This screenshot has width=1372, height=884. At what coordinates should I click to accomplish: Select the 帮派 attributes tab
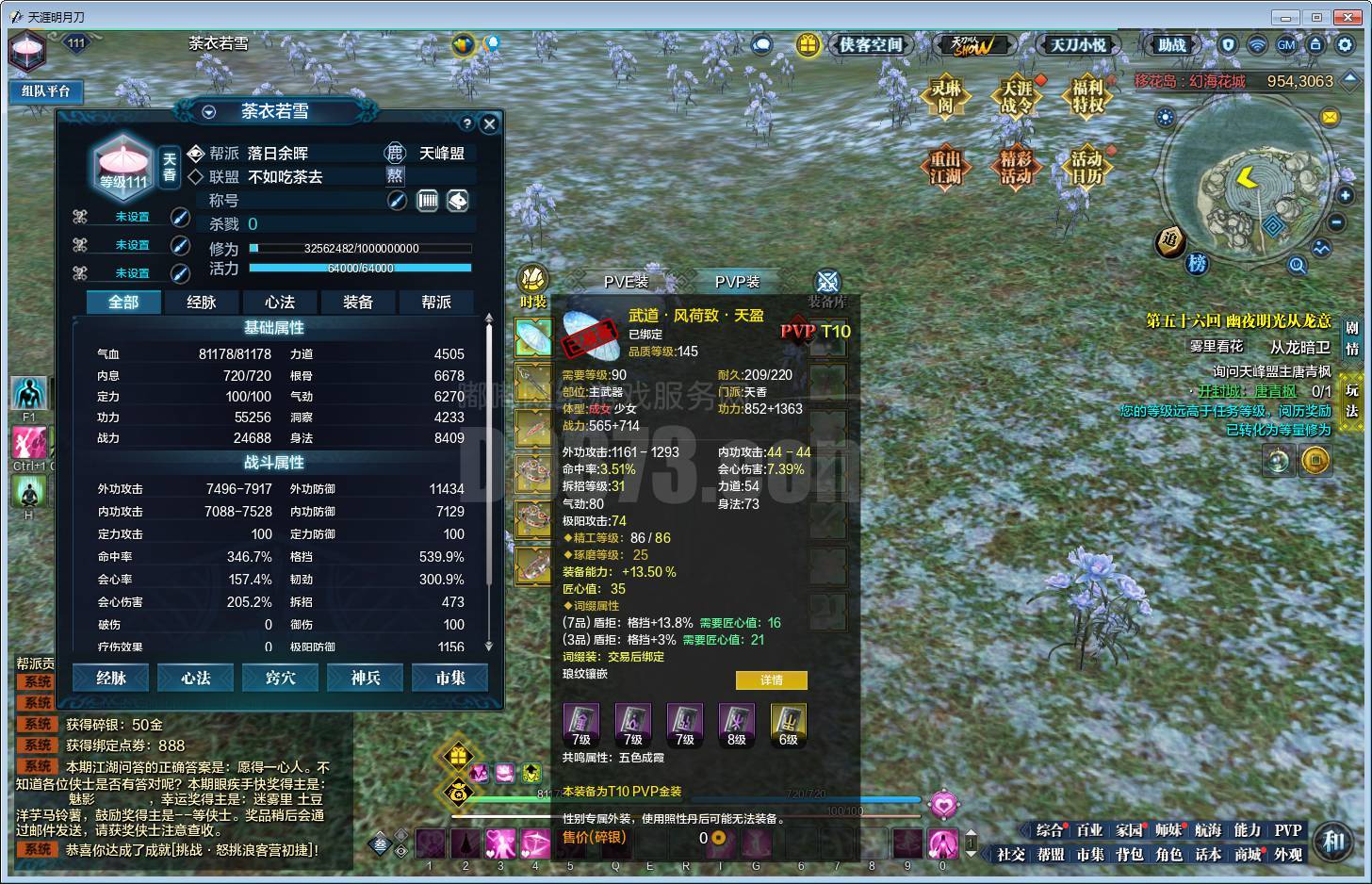coord(435,303)
